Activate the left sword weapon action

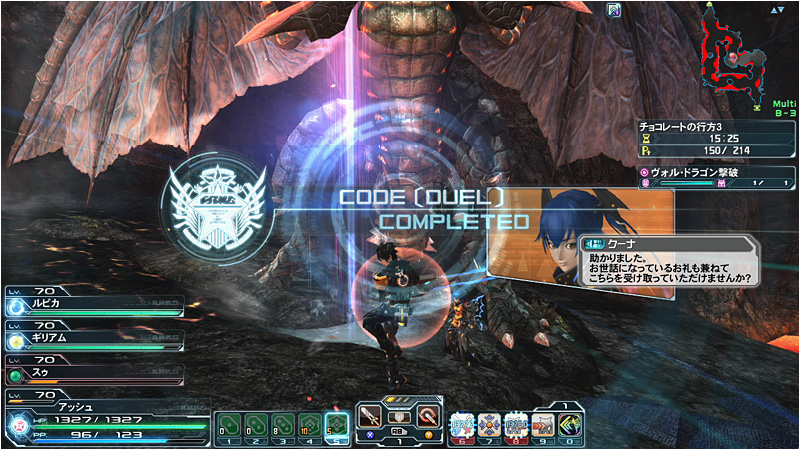(x=370, y=415)
